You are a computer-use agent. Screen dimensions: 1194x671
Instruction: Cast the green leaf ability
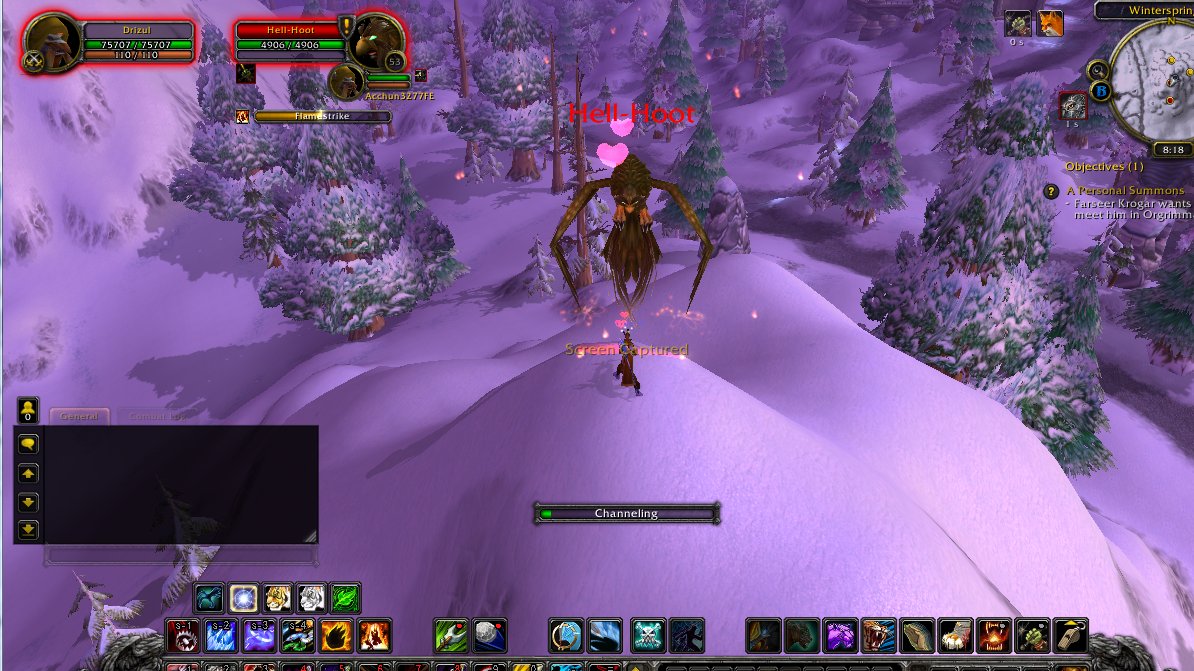click(x=345, y=598)
